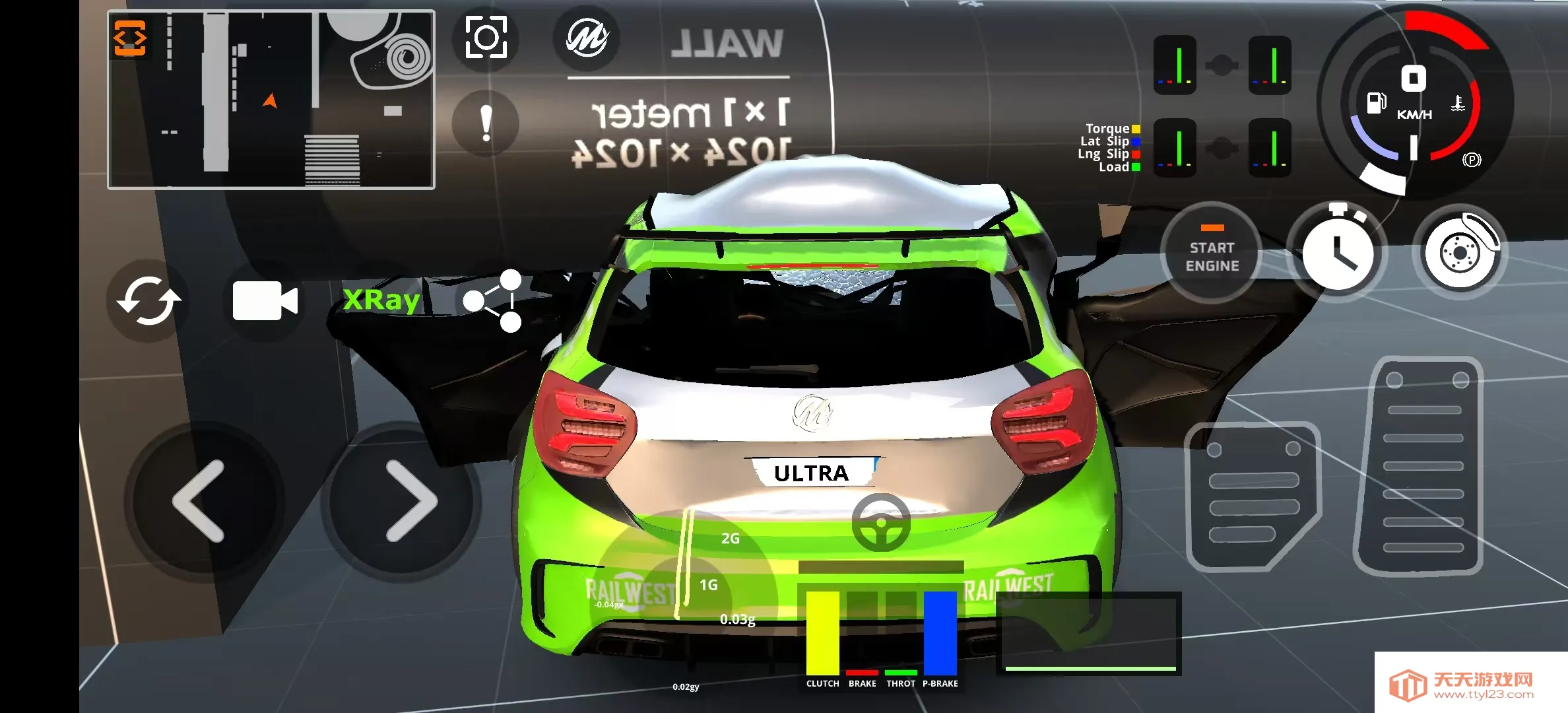Activate the screenshot capture icon
1568x713 pixels.
point(486,38)
